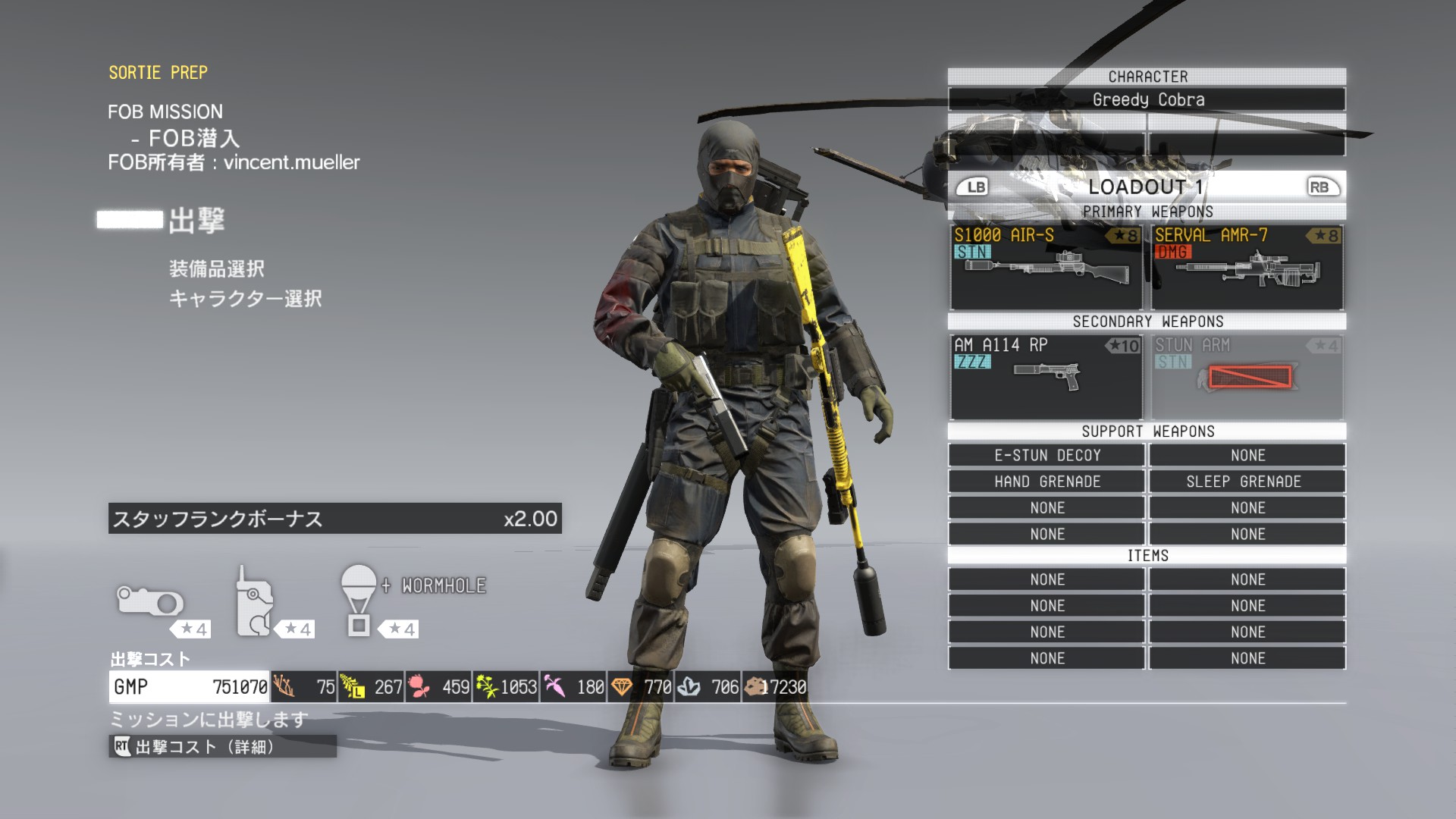The height and width of the screenshot is (819, 1456).
Task: Choose the HAND GRENADE support slot
Action: tap(1046, 482)
